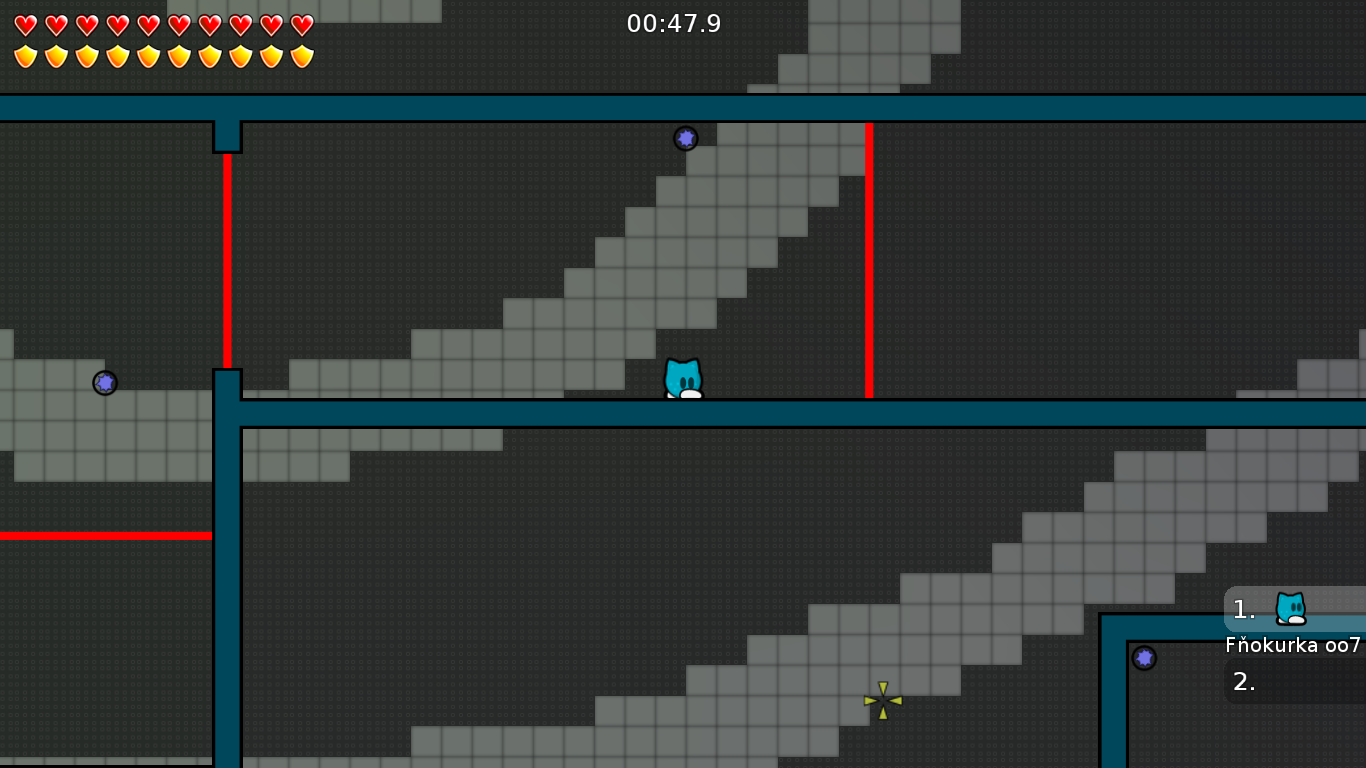Click the 00:47.9 race timer
1366x768 pixels.
674,24
